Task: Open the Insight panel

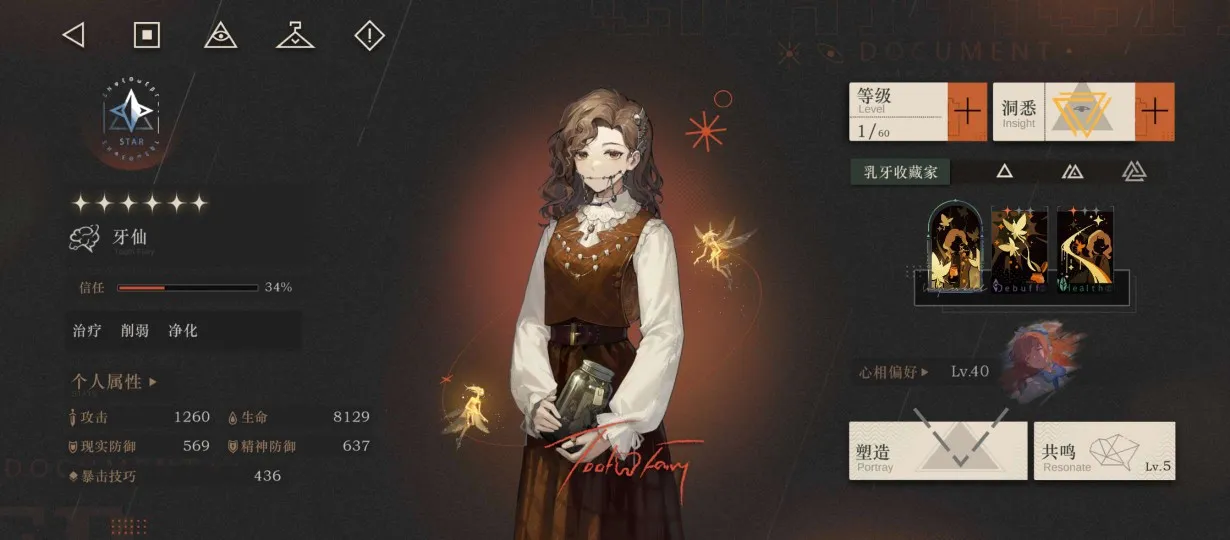Action: pos(1064,111)
